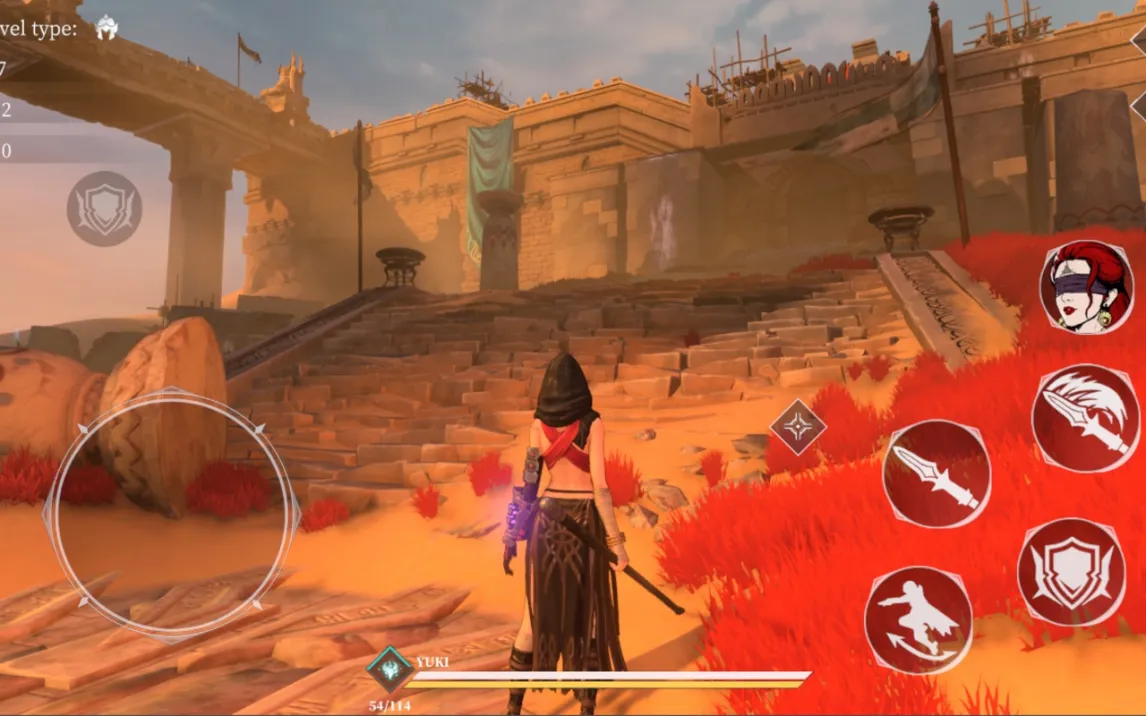
Task: Tap the diamond four-point star icon
Action: (x=798, y=428)
